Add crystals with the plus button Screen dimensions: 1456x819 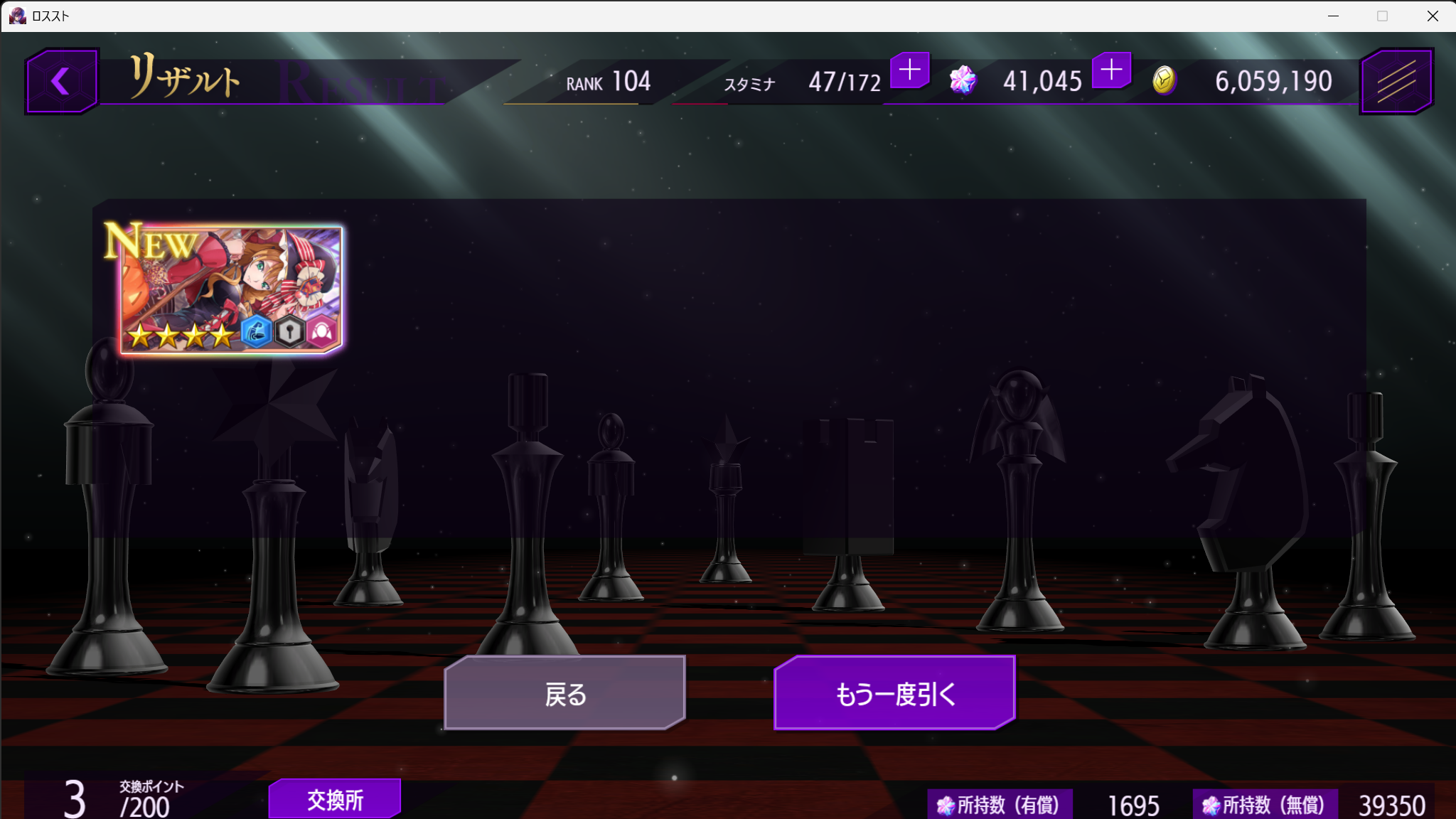pyautogui.click(x=1111, y=70)
